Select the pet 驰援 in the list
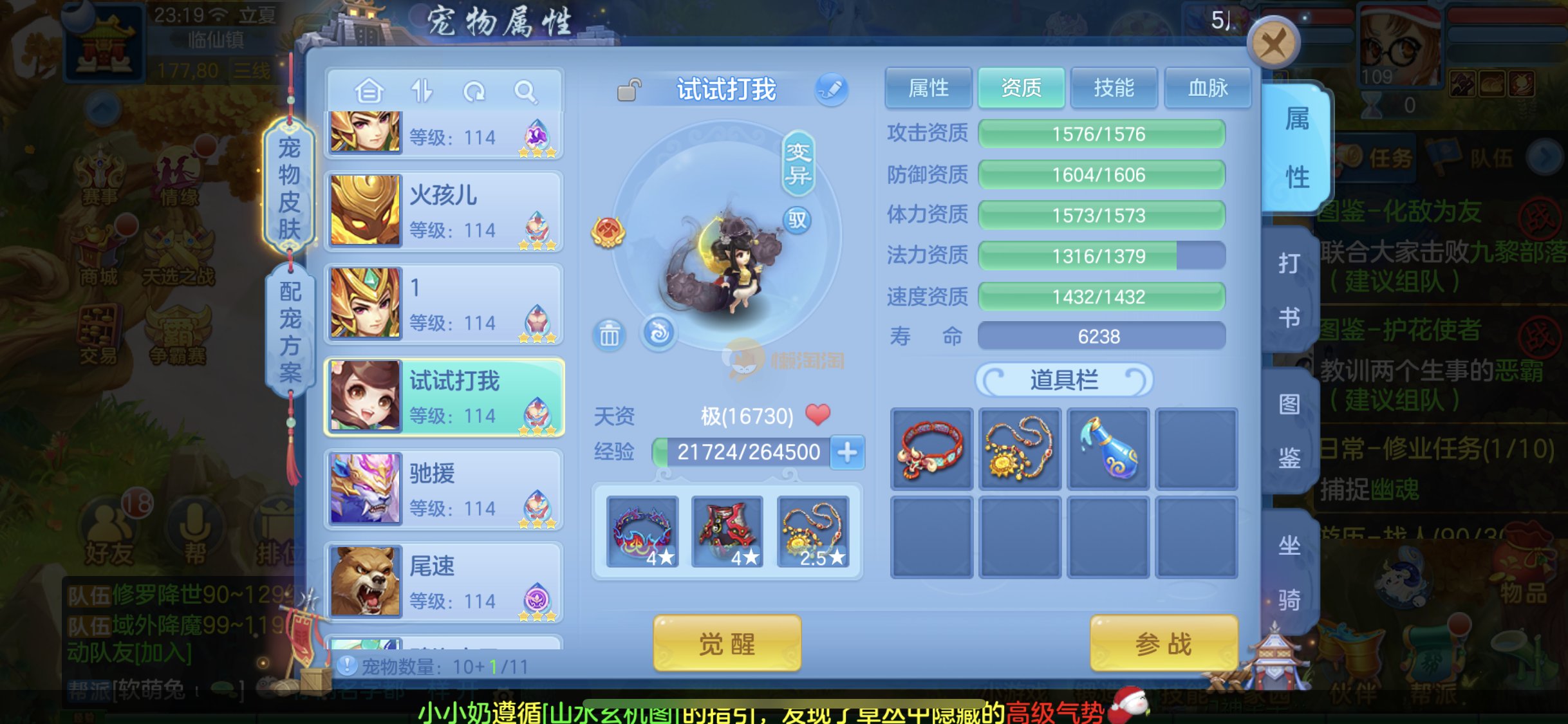 pos(444,489)
